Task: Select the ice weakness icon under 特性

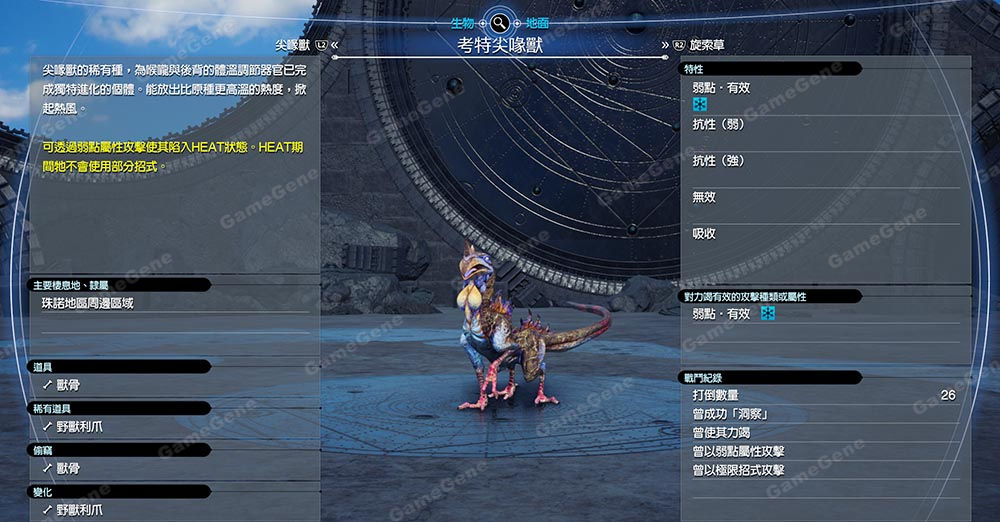Action: [700, 104]
